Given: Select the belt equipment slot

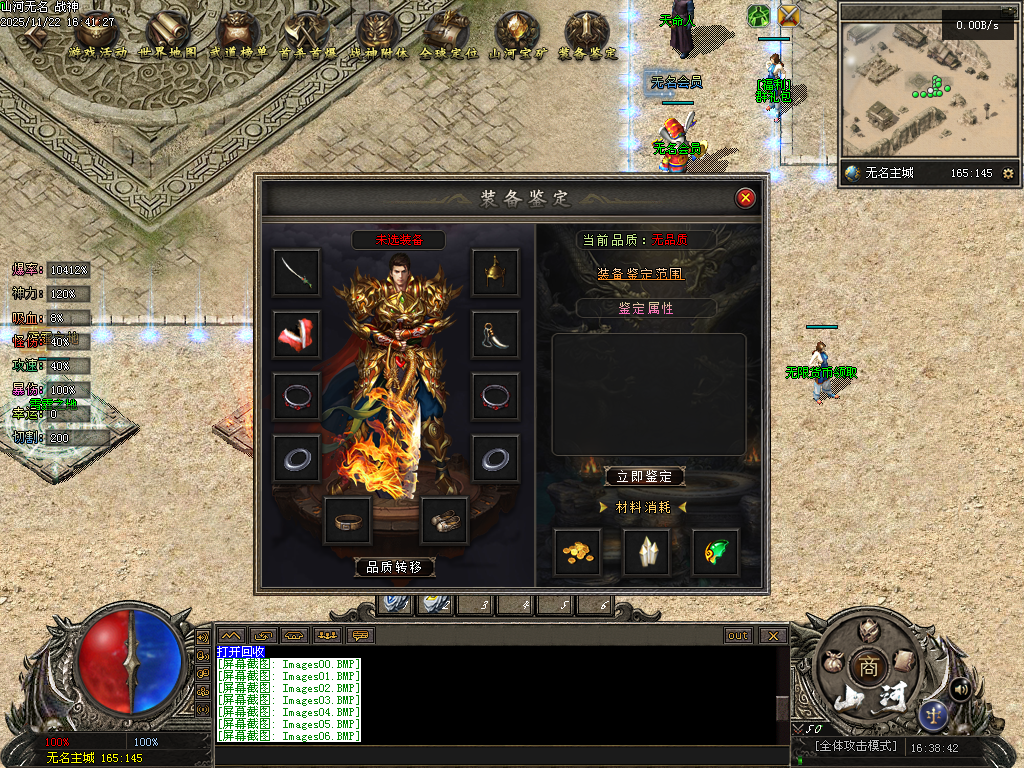Looking at the screenshot, I should click(347, 520).
